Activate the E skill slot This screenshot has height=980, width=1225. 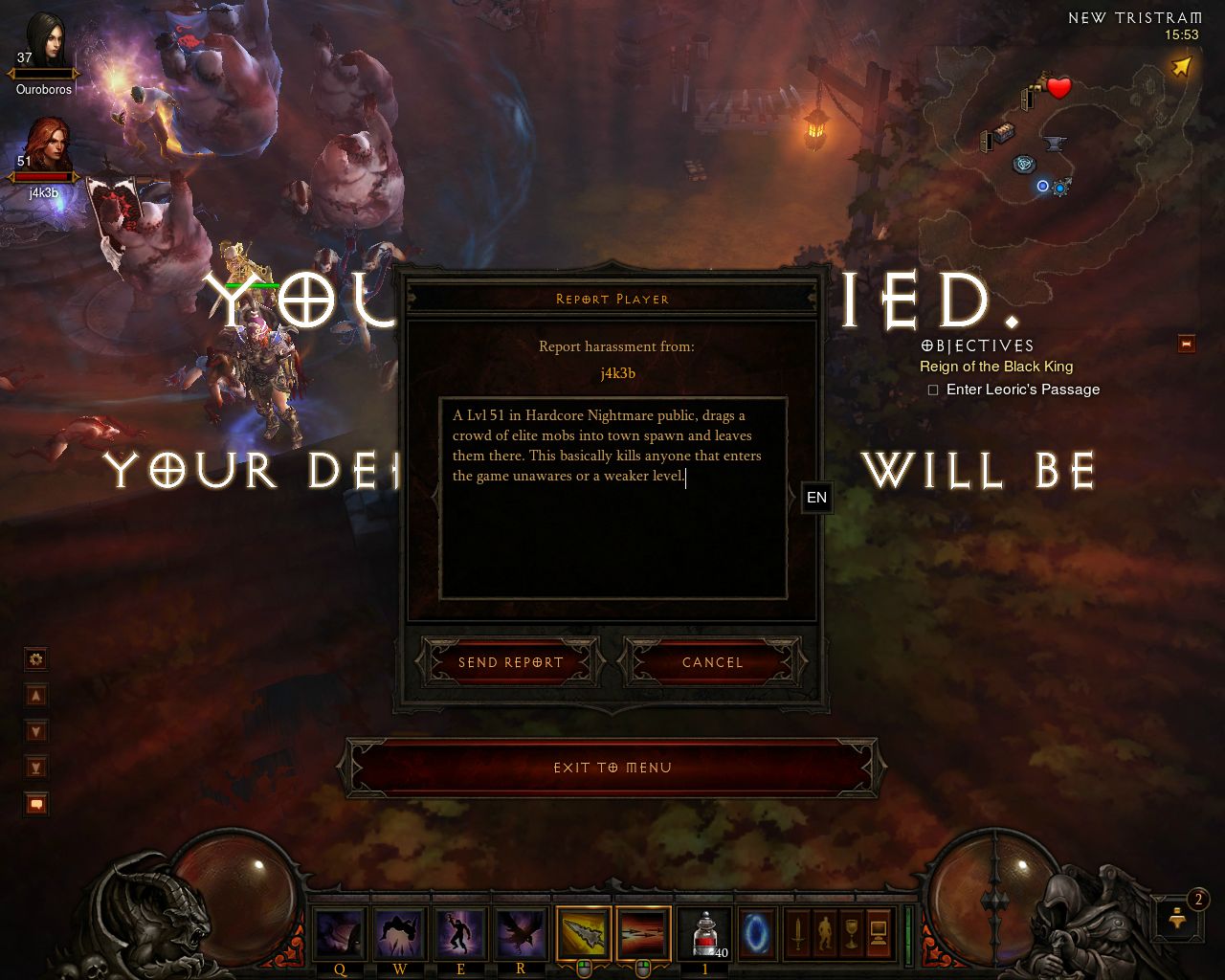click(460, 932)
